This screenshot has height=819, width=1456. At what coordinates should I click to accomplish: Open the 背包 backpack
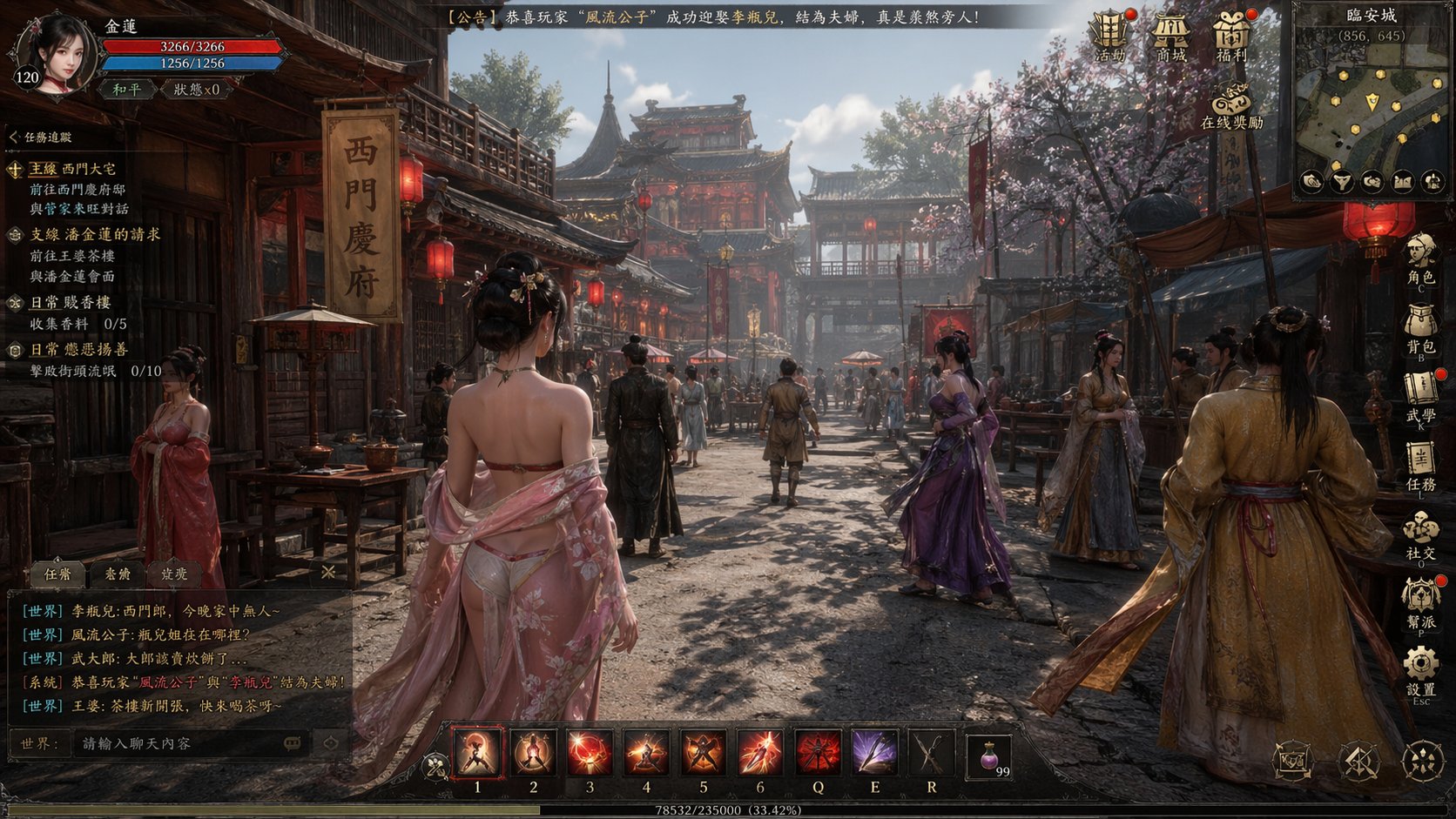[1420, 326]
